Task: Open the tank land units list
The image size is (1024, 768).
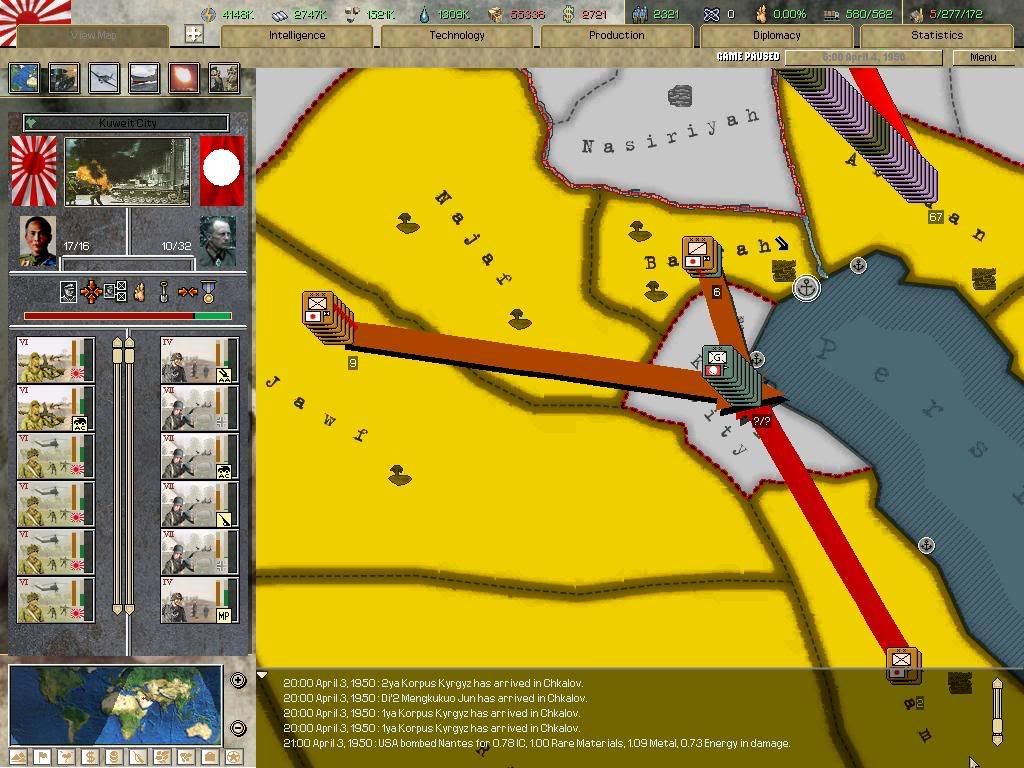Action: coord(64,78)
